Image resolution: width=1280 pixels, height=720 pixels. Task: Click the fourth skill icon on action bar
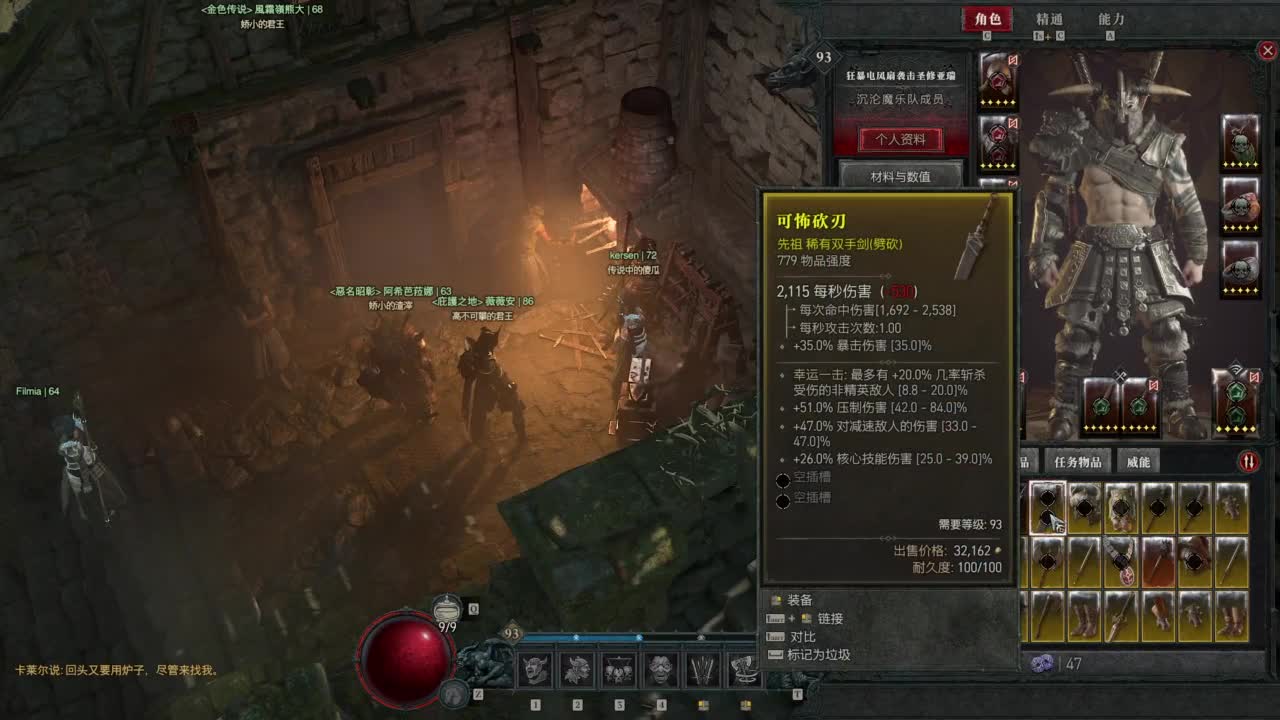[x=660, y=670]
